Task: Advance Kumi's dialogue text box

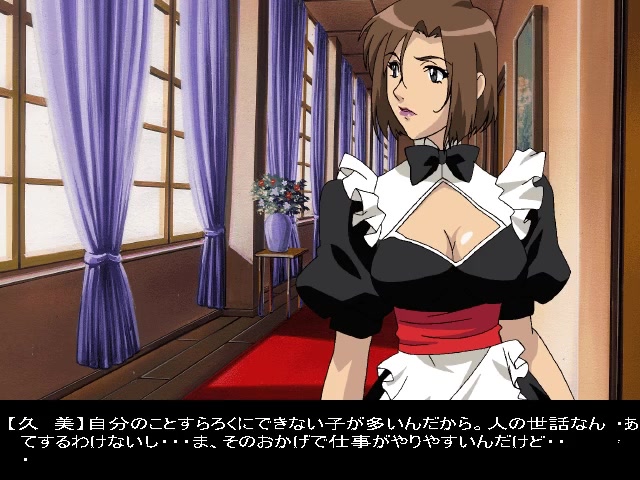Action: (320, 440)
